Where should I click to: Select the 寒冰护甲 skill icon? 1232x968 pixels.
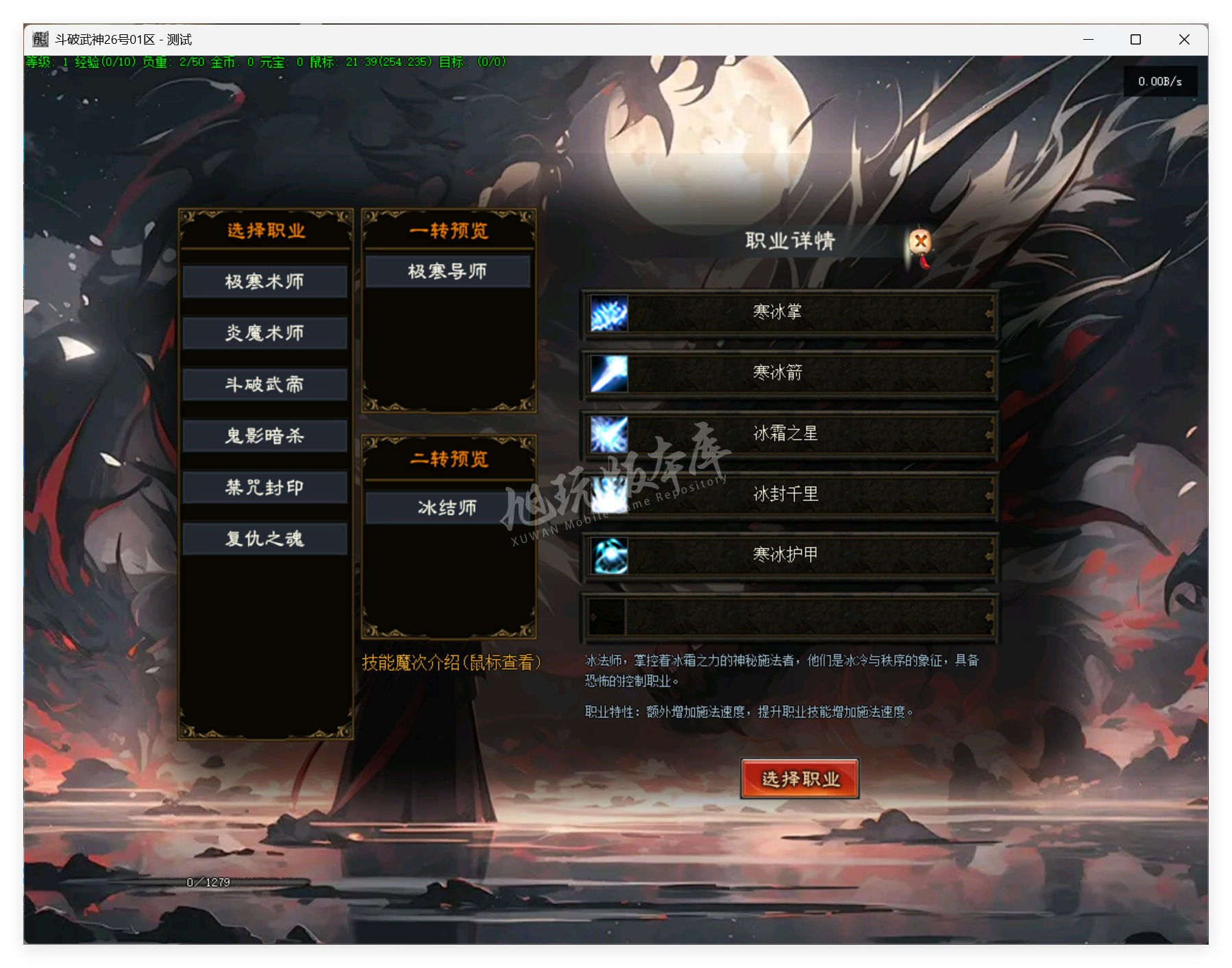(x=608, y=555)
